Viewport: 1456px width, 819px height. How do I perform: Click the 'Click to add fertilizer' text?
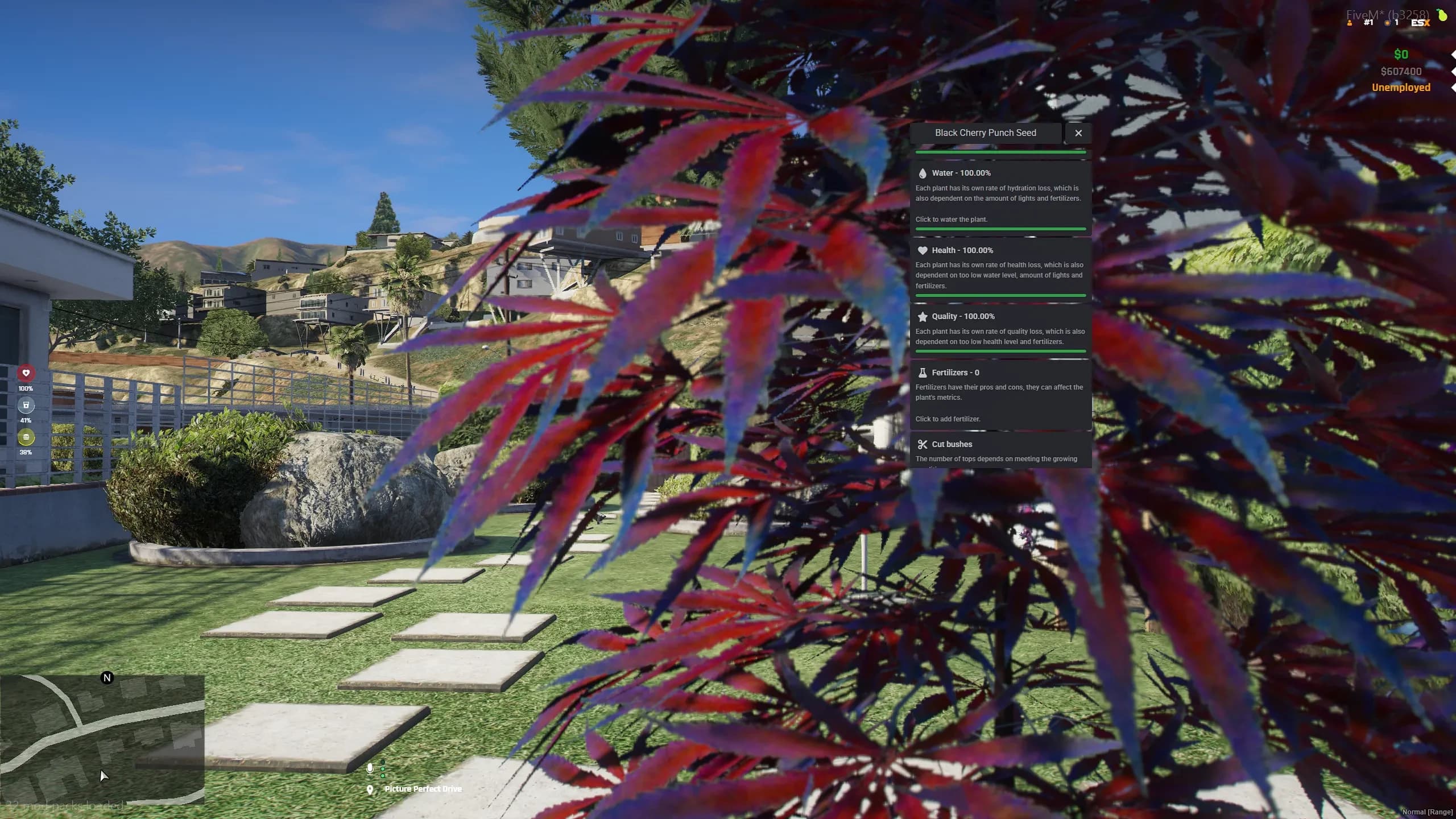point(948,419)
